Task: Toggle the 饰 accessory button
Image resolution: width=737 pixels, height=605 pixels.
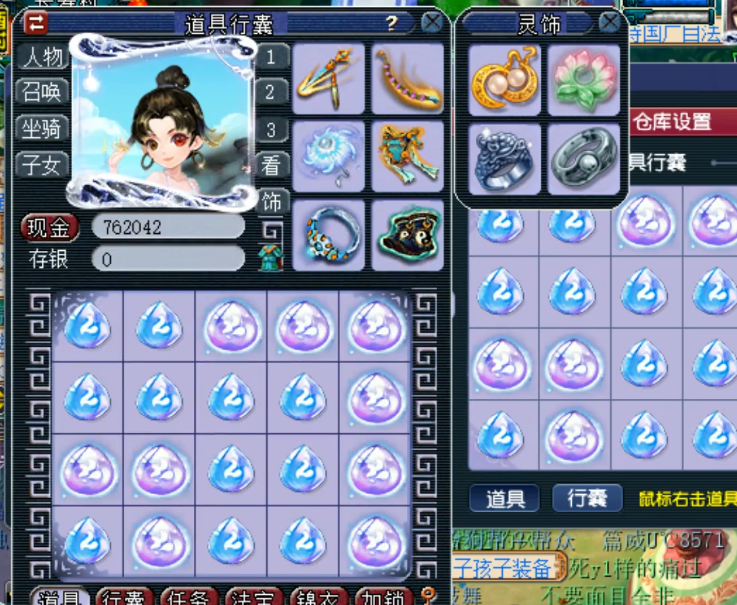Action: pyautogui.click(x=270, y=201)
